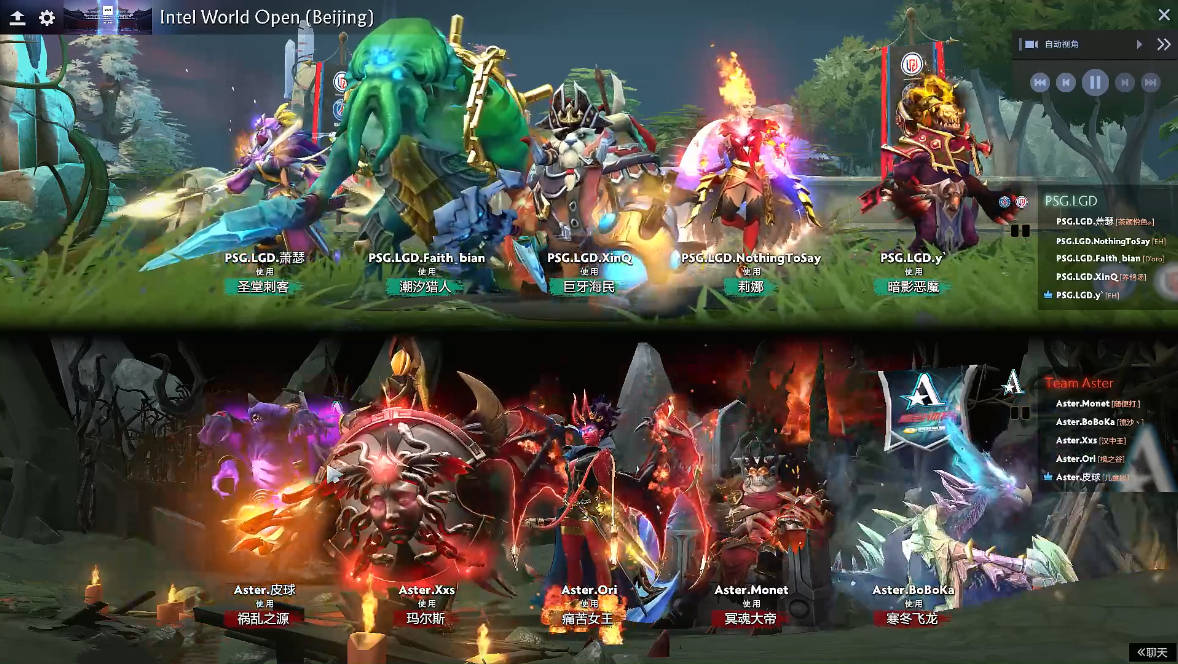
Task: Fast-forward the replay to the end
Action: (x=1151, y=82)
